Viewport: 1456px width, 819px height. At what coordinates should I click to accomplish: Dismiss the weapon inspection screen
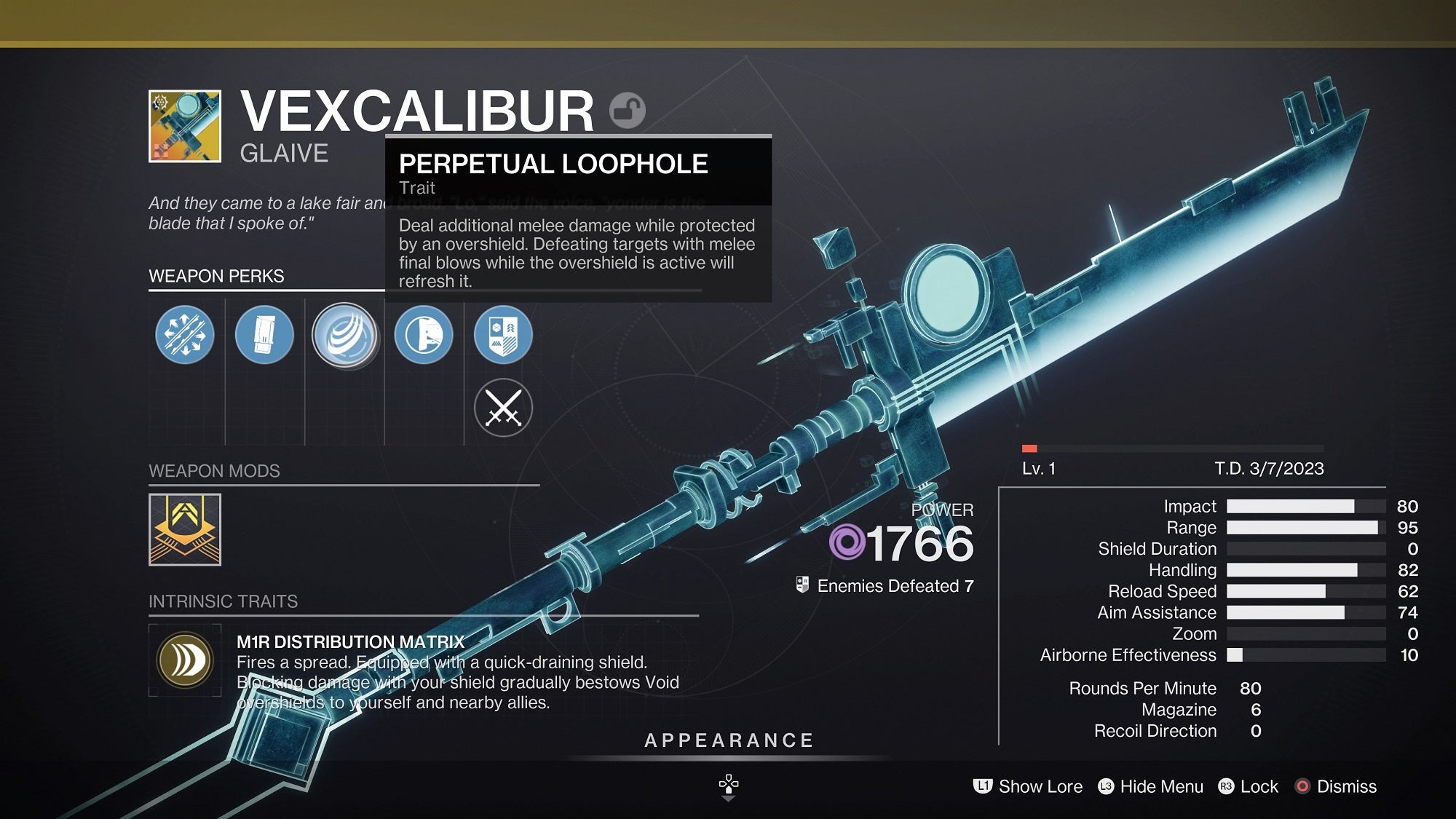[x=1345, y=787]
